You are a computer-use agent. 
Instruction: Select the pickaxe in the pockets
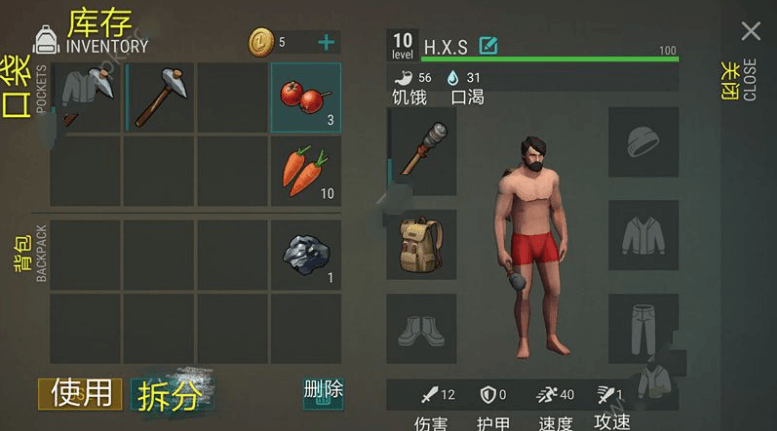tap(160, 97)
